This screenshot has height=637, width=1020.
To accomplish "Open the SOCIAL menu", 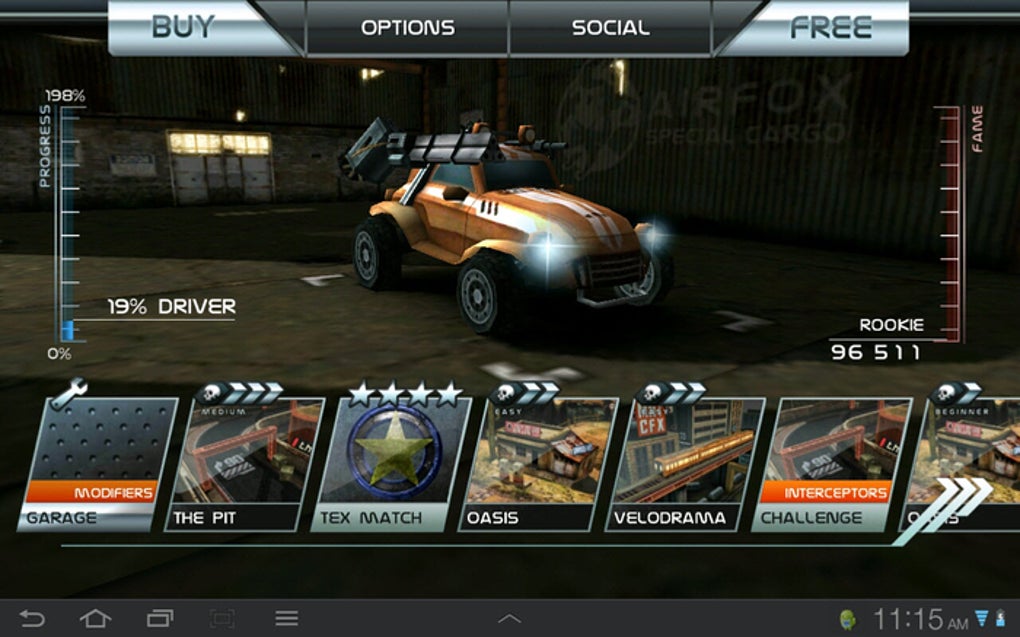I will 610,28.
